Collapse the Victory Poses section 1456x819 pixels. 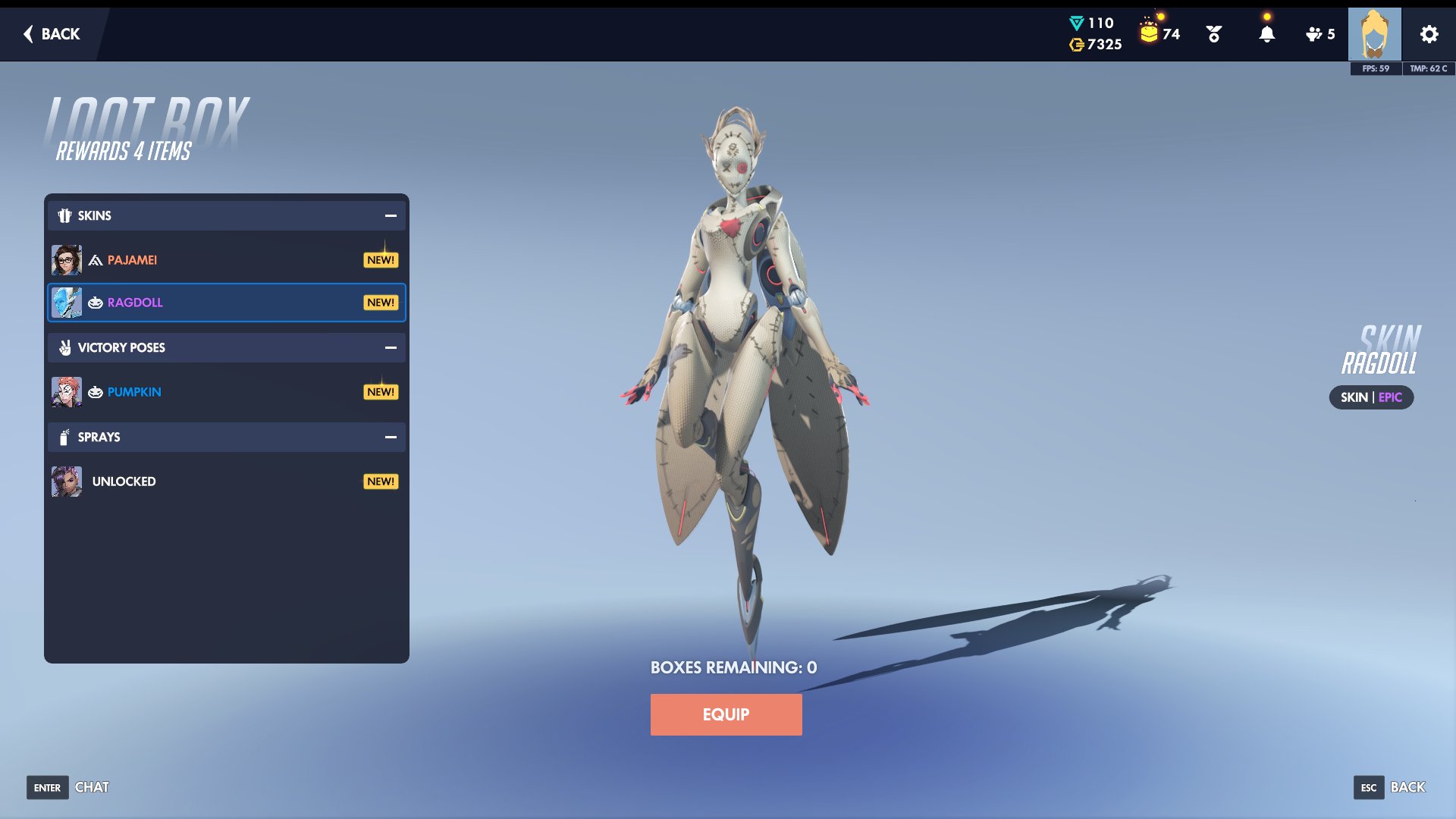coord(391,348)
